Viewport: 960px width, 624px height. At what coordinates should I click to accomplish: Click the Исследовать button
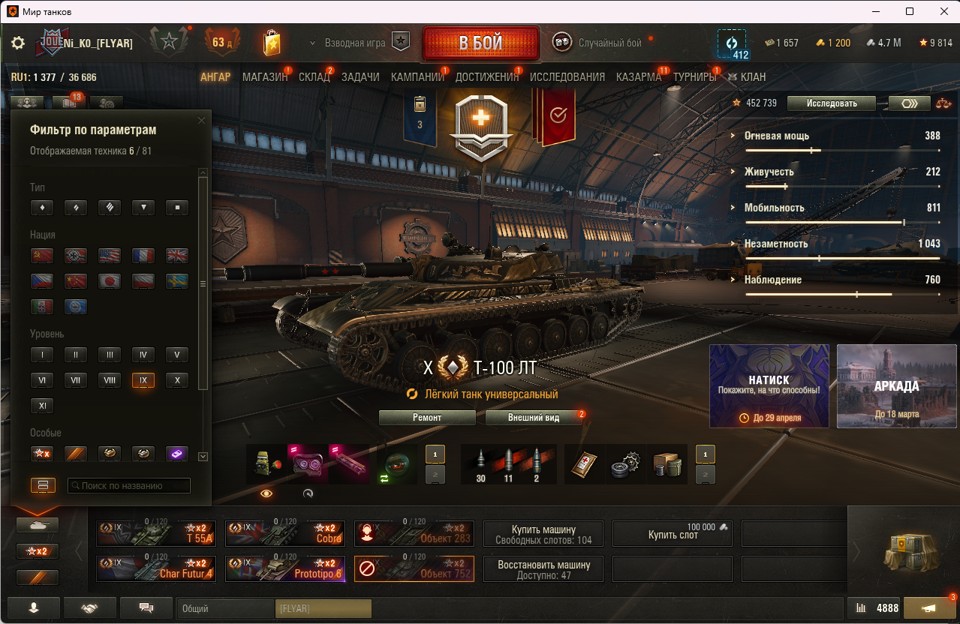click(831, 103)
